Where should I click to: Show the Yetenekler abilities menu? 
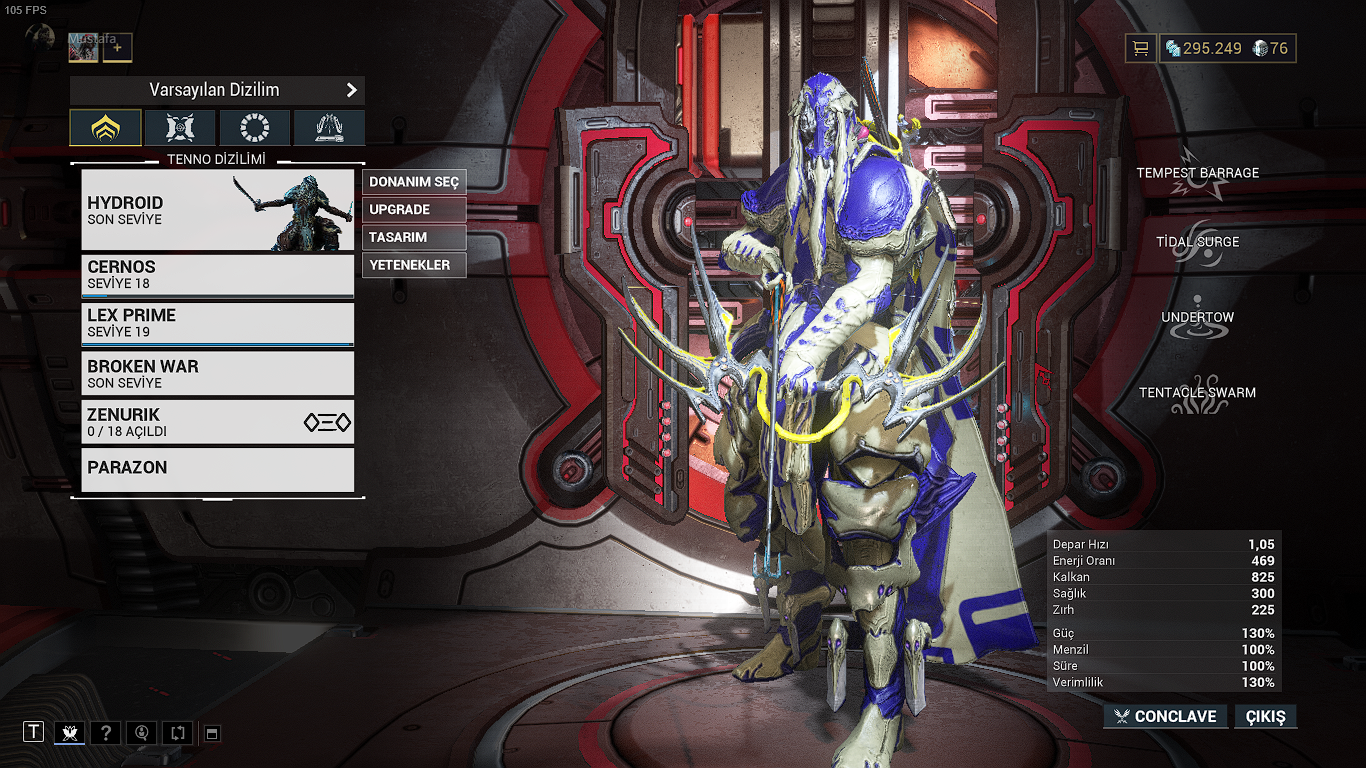point(414,266)
